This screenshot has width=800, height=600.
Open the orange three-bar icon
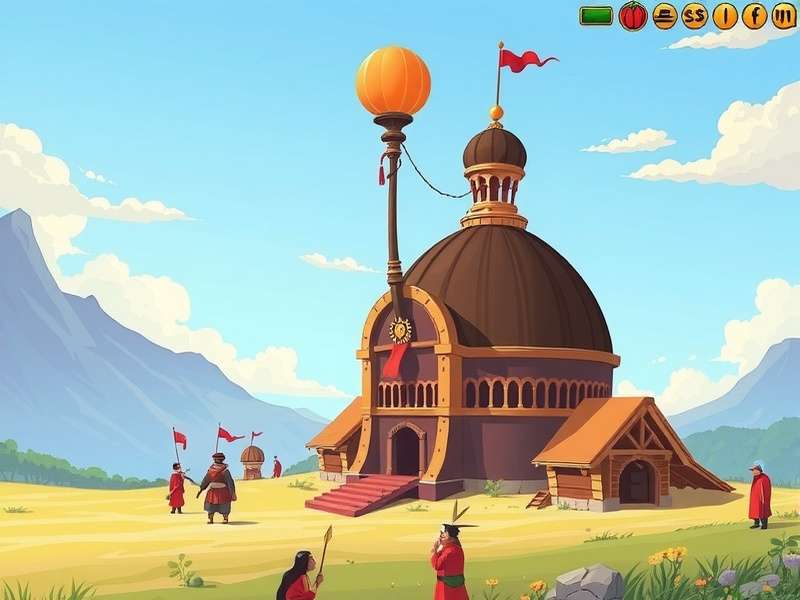[784, 16]
